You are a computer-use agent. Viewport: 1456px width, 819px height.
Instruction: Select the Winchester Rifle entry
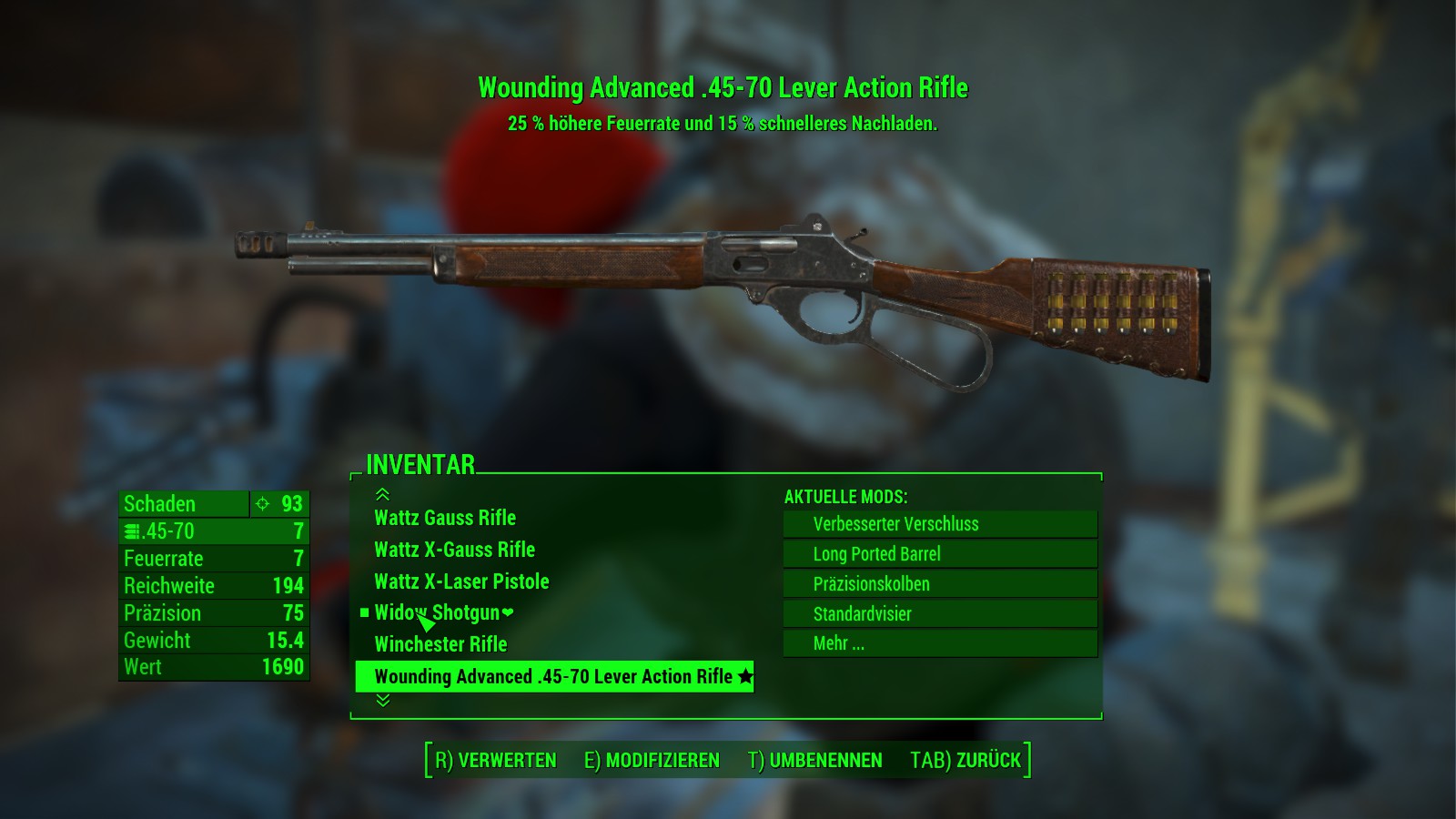440,644
